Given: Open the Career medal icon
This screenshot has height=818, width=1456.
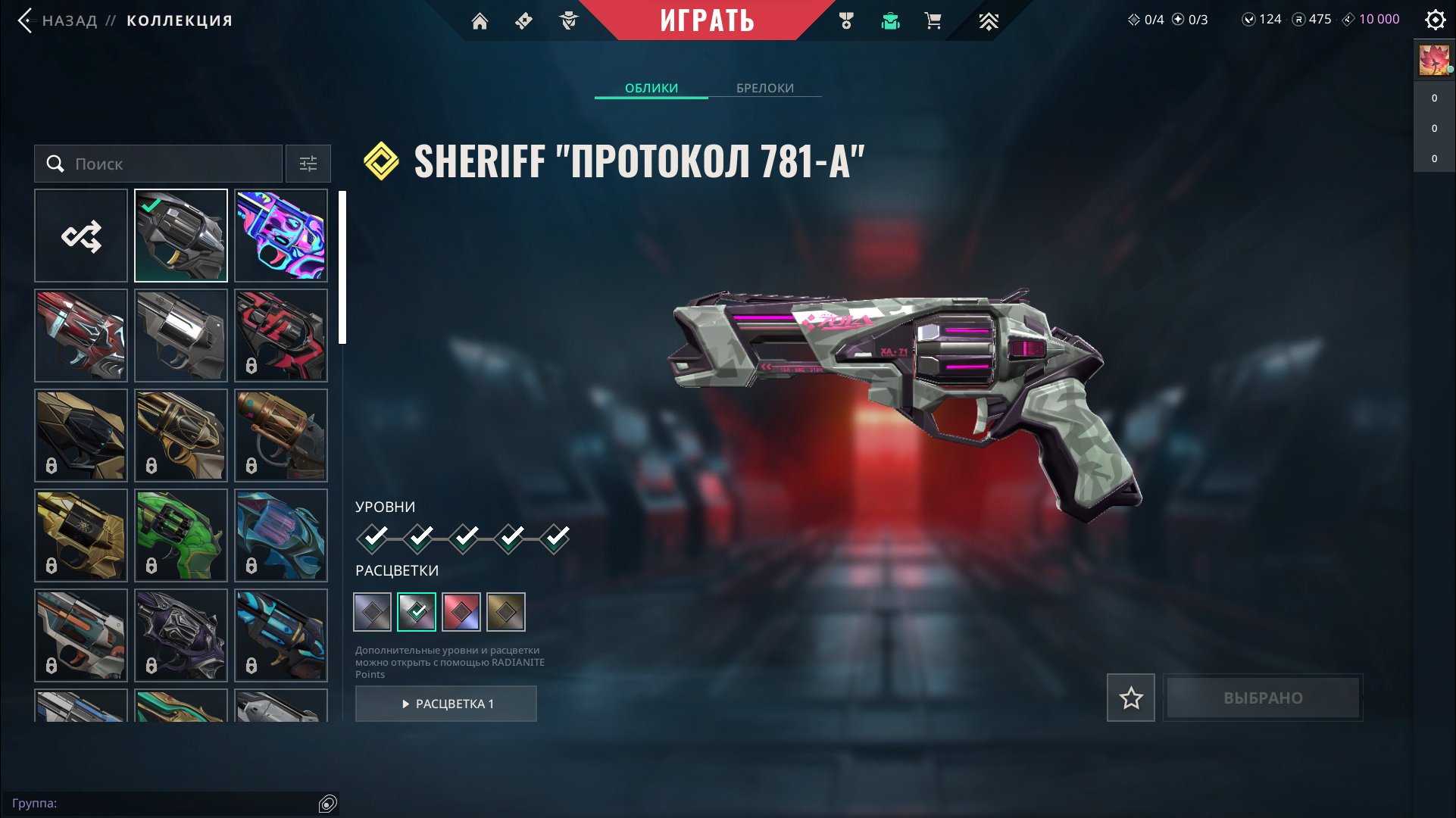Looking at the screenshot, I should click(846, 20).
